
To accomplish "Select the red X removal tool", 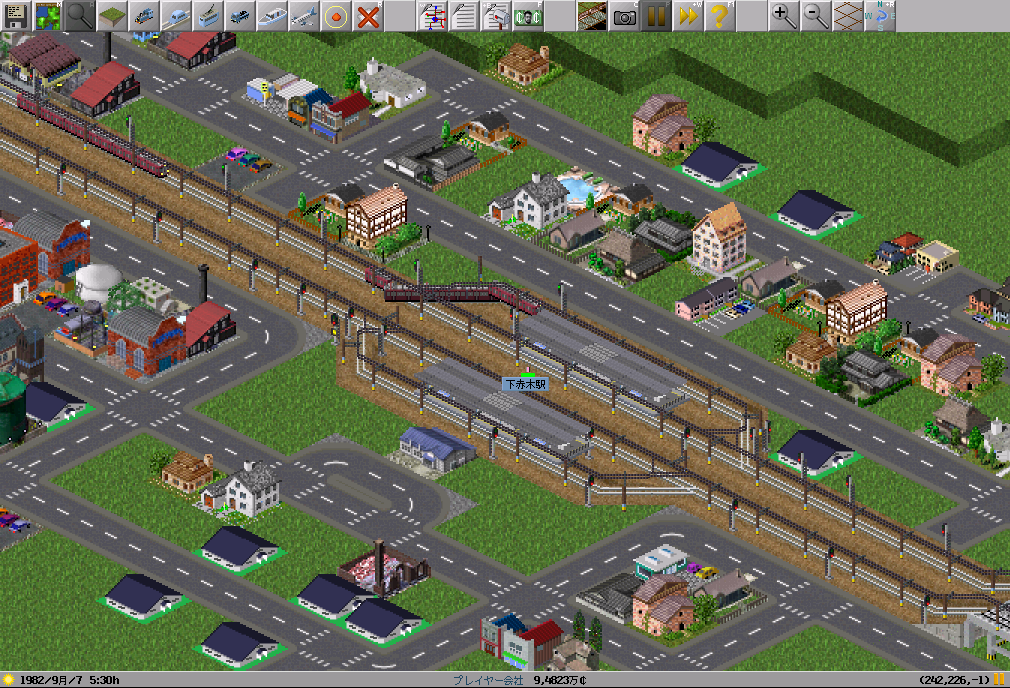I will 368,15.
